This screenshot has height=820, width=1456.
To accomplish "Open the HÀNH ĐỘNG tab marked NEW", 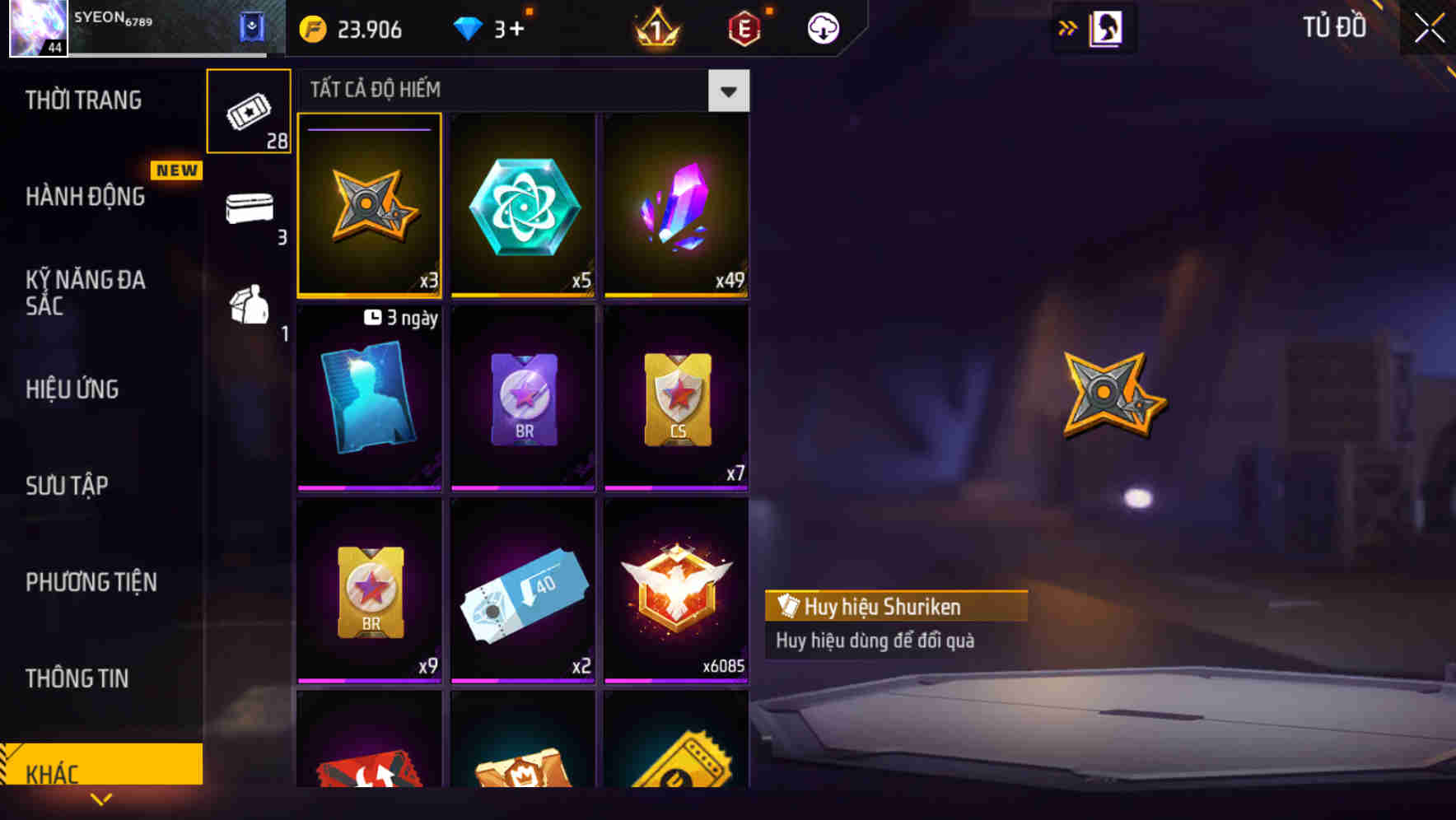I will tap(86, 197).
